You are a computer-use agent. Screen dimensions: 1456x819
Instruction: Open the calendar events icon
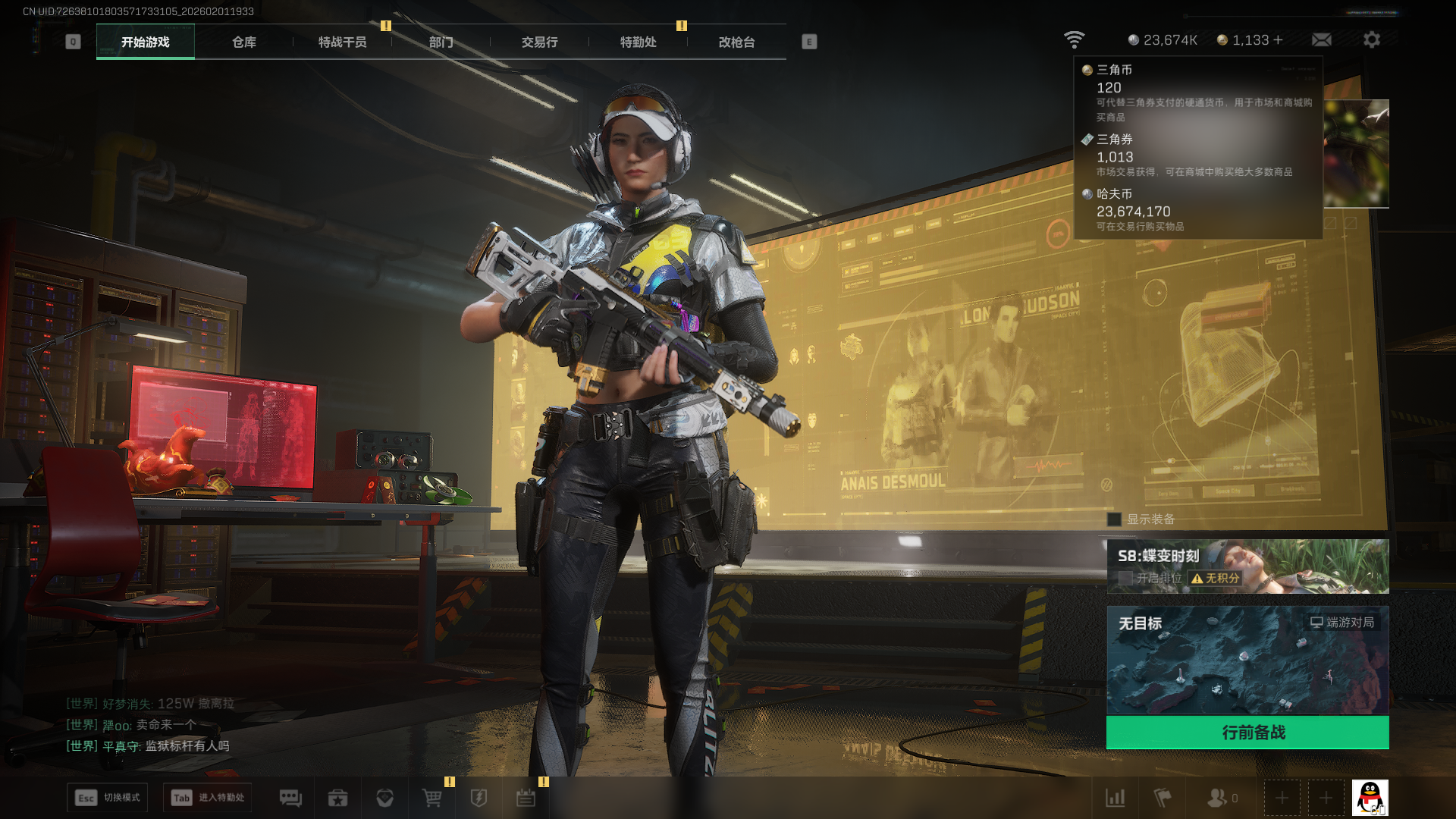tap(526, 798)
